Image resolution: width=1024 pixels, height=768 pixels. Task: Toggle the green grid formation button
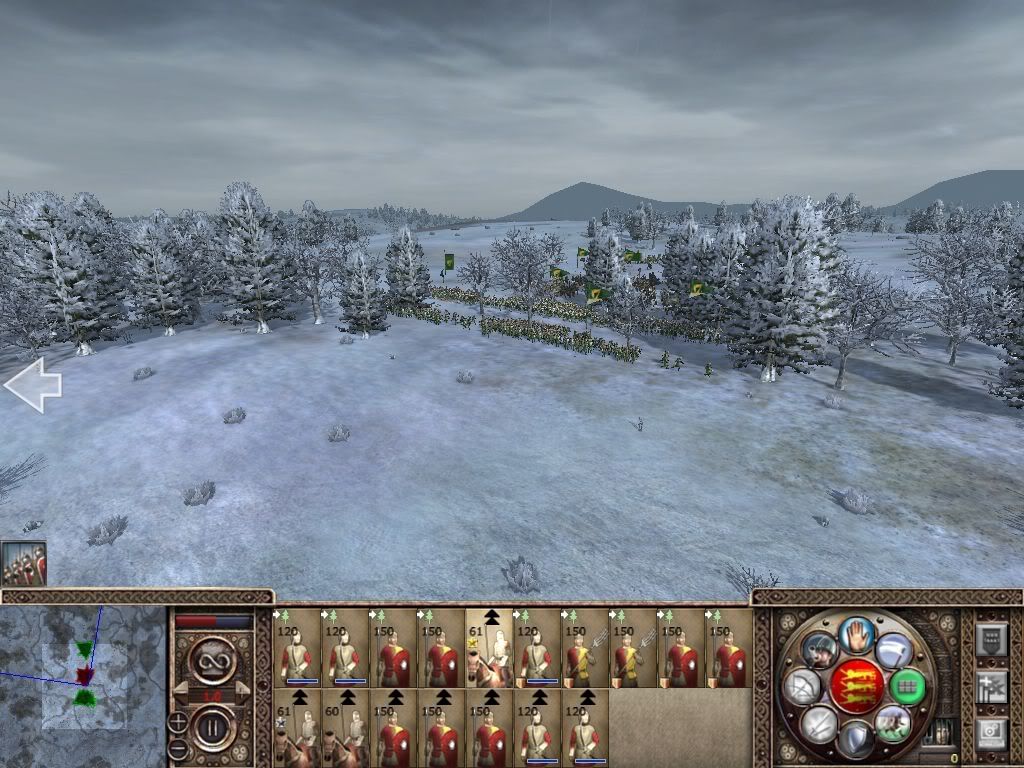click(x=906, y=686)
